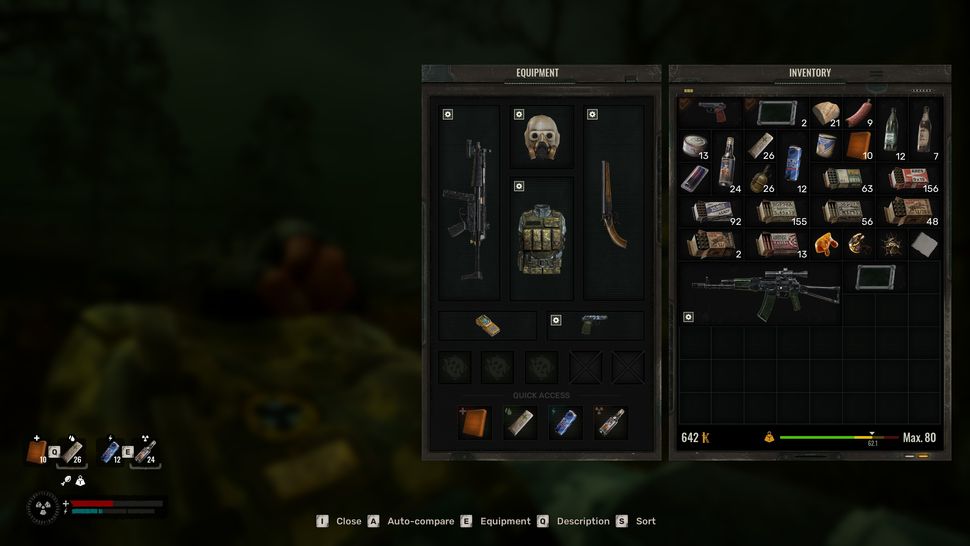Choose the equipped detector device slot
This screenshot has width=970, height=546.
pyautogui.click(x=487, y=325)
